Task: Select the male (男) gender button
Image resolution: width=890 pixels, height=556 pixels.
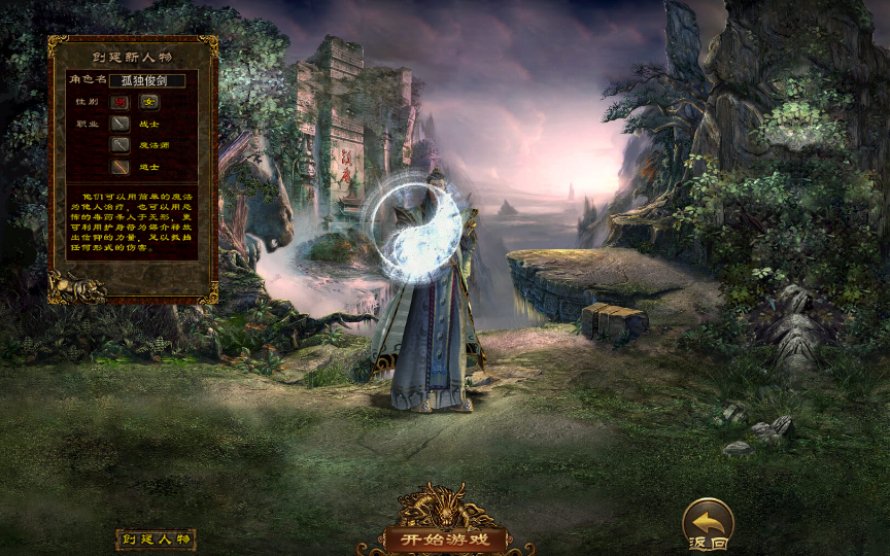Action: (x=122, y=101)
